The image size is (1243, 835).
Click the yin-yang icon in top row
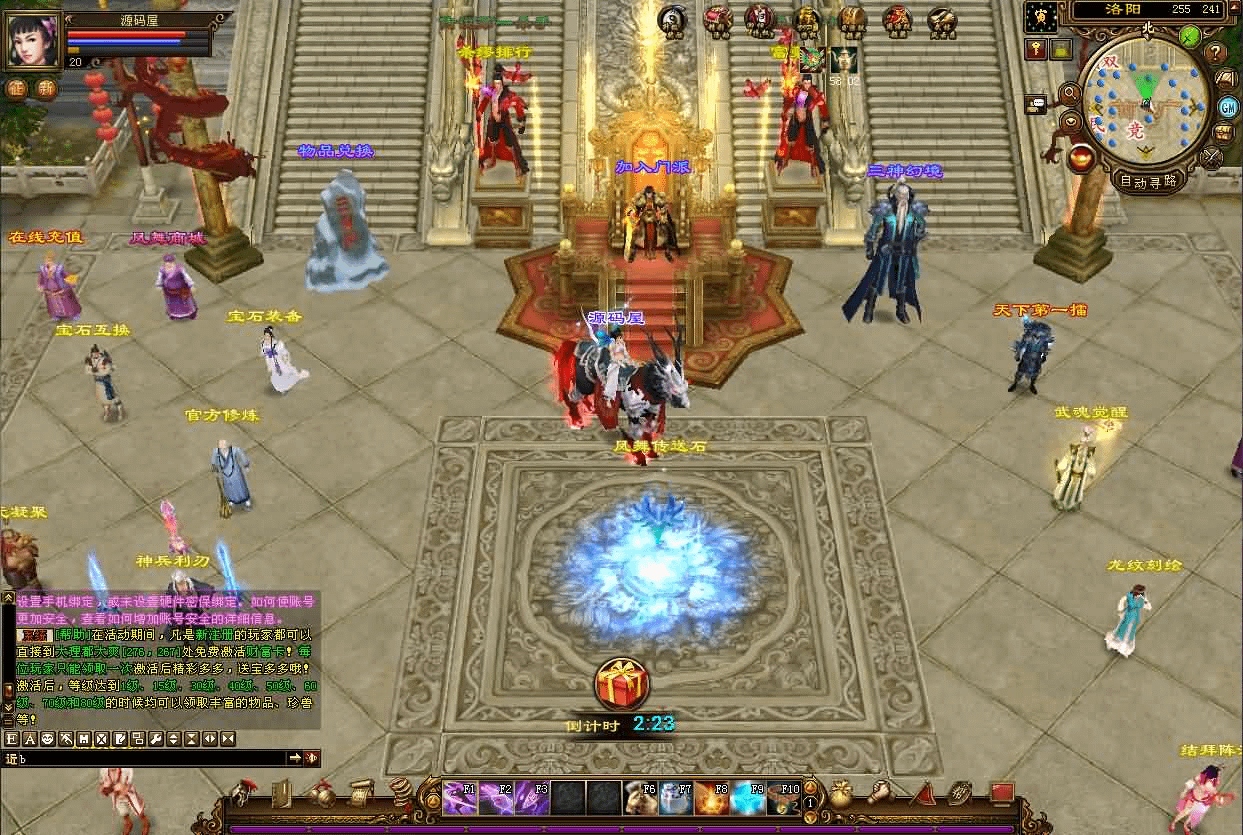tap(672, 19)
